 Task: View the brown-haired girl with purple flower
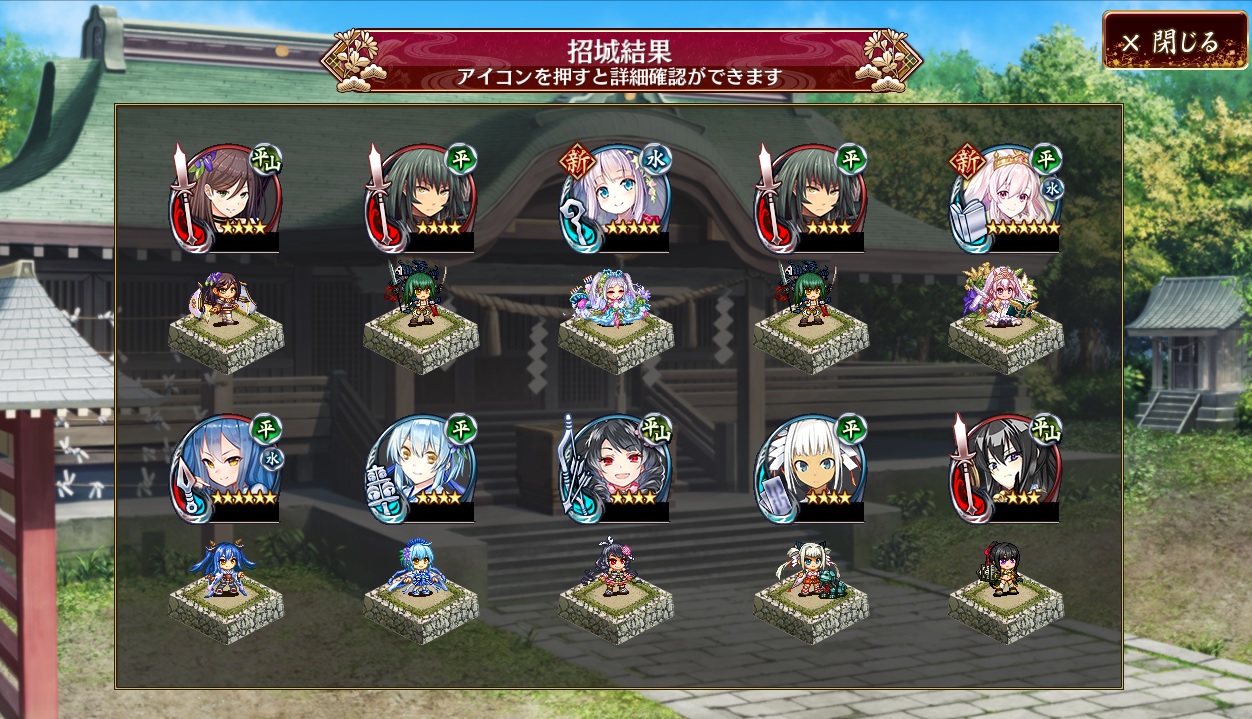click(227, 198)
